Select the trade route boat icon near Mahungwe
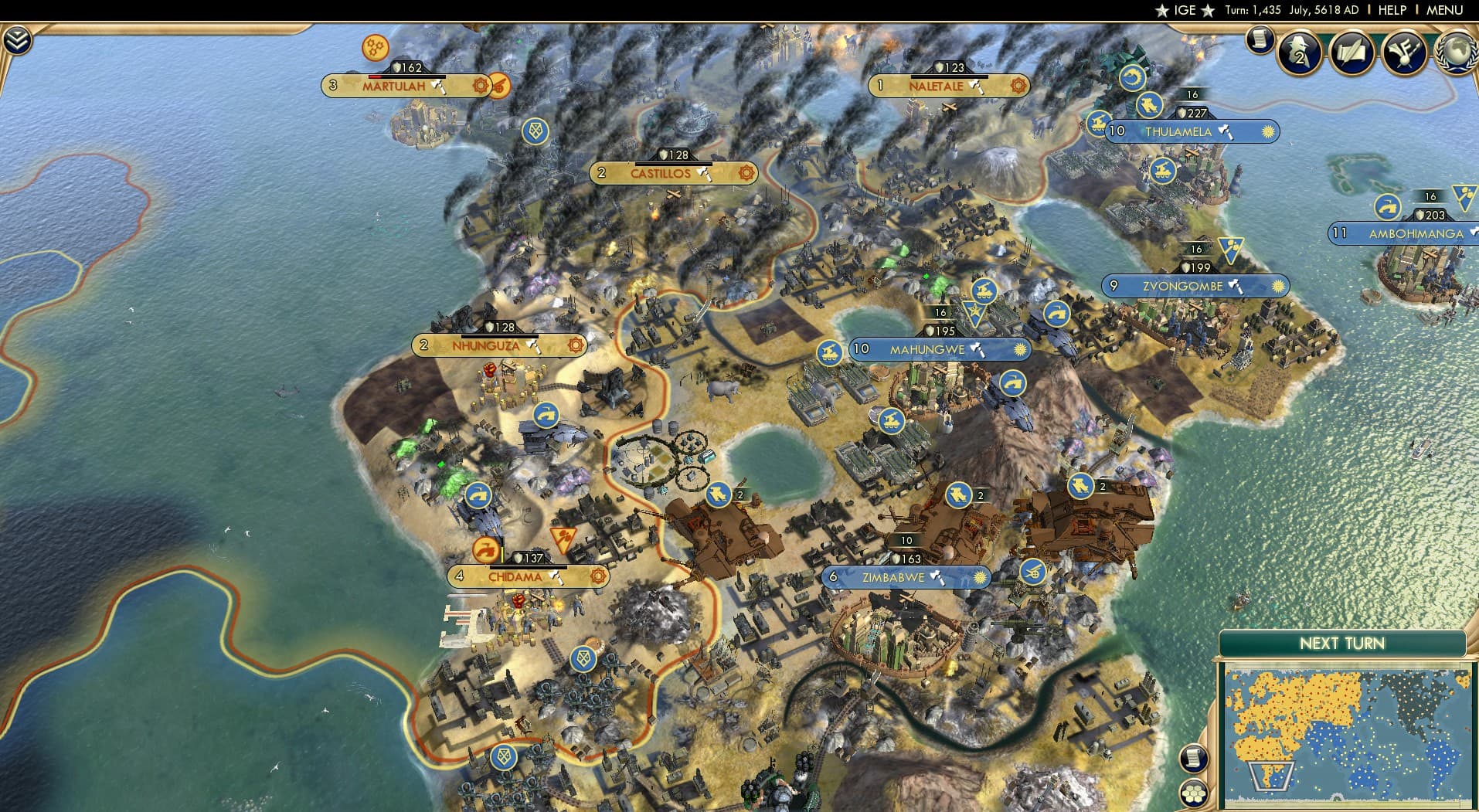Image resolution: width=1479 pixels, height=812 pixels. (829, 349)
